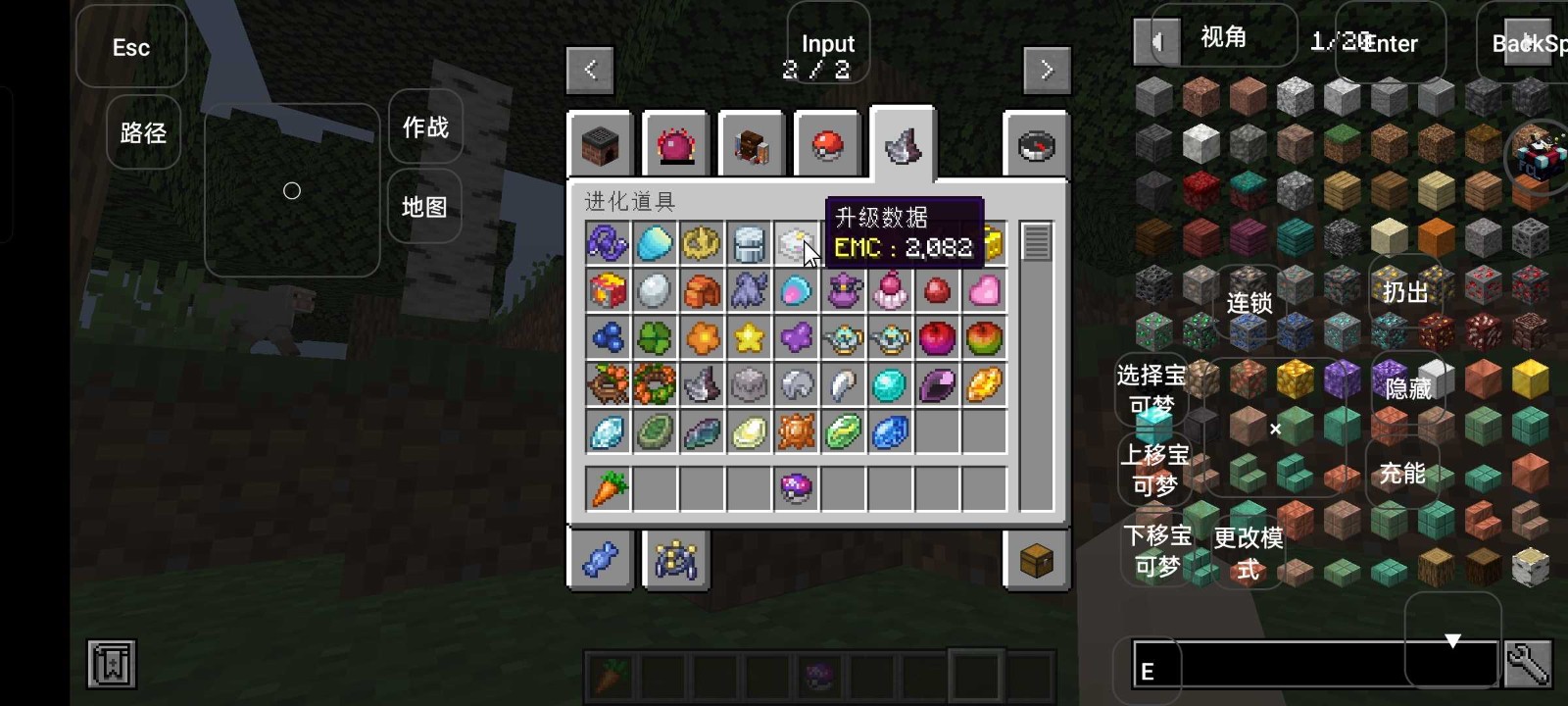Screen dimensions: 1568x706
Task: Select the four-leaf clover item
Action: pos(655,338)
